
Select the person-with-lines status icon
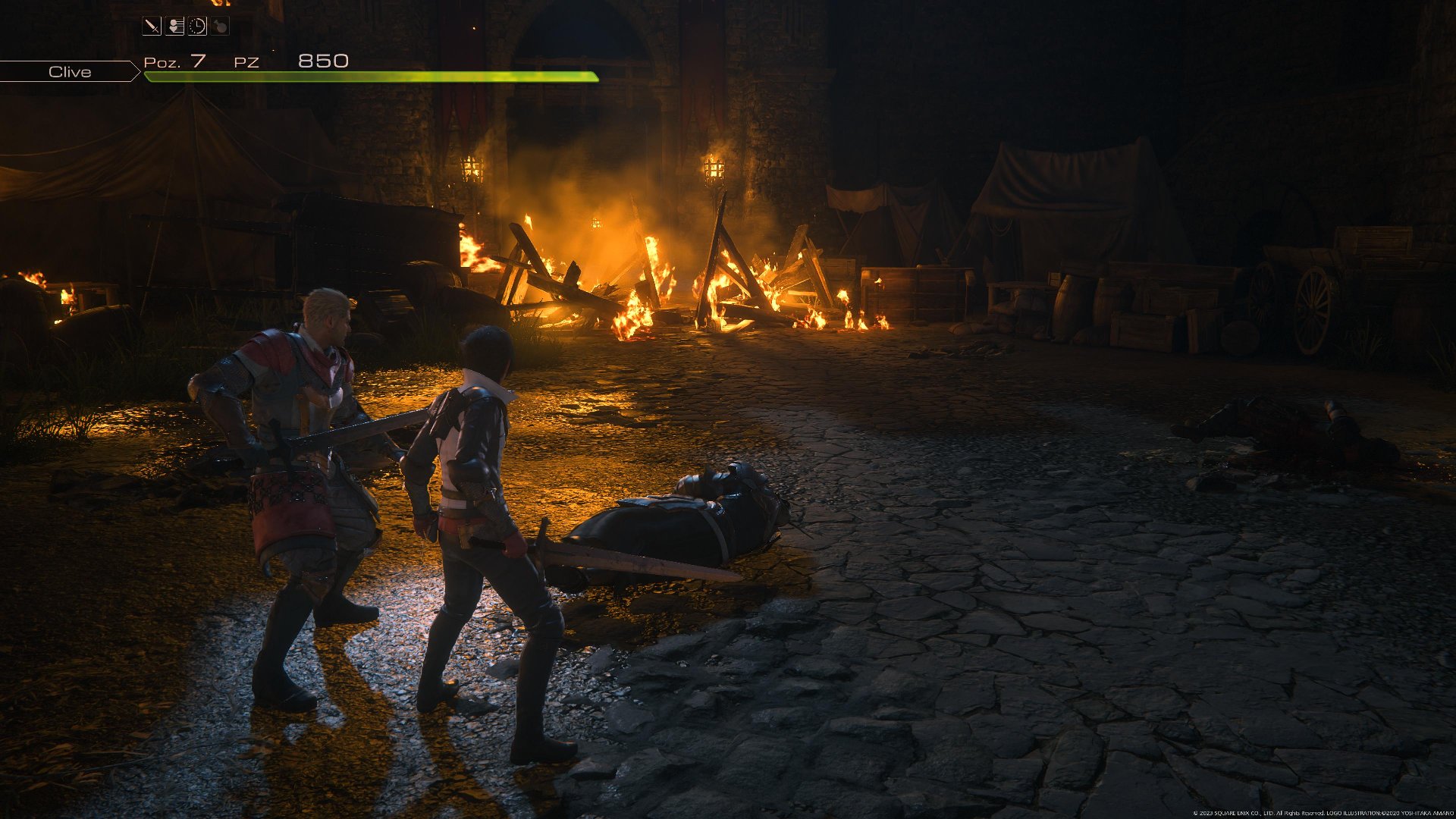(175, 27)
